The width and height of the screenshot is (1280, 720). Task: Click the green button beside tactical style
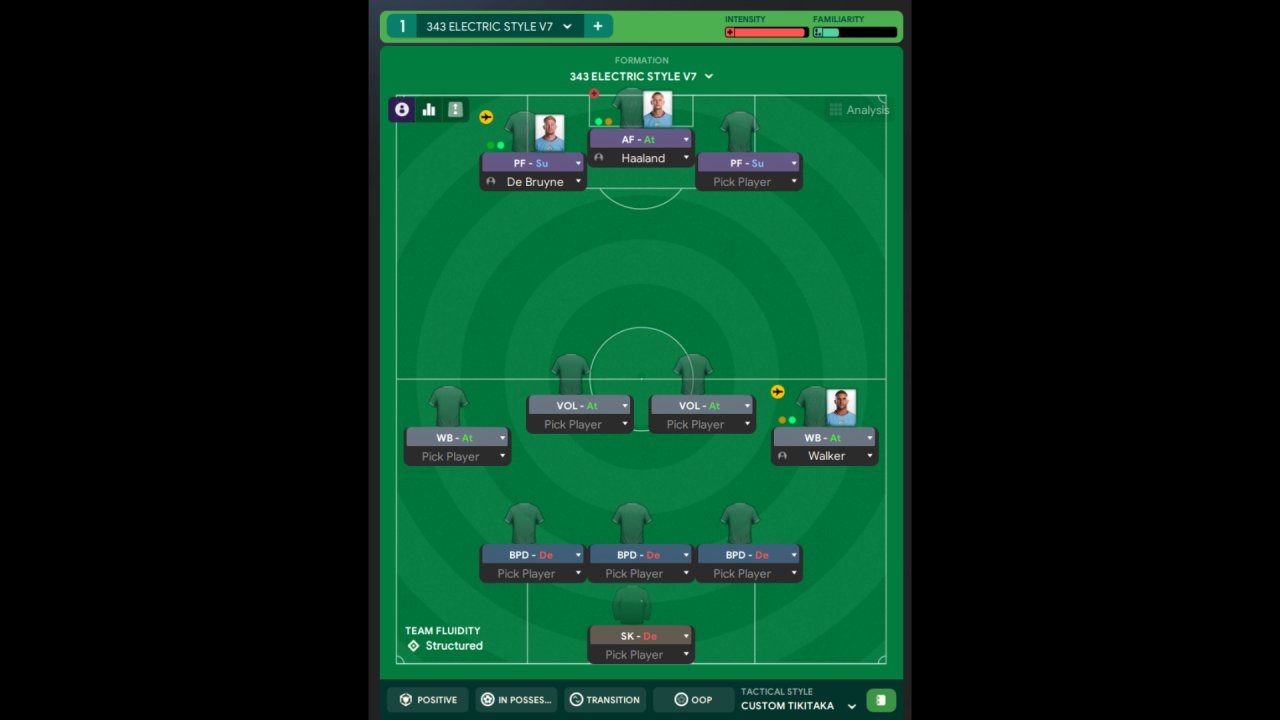881,700
